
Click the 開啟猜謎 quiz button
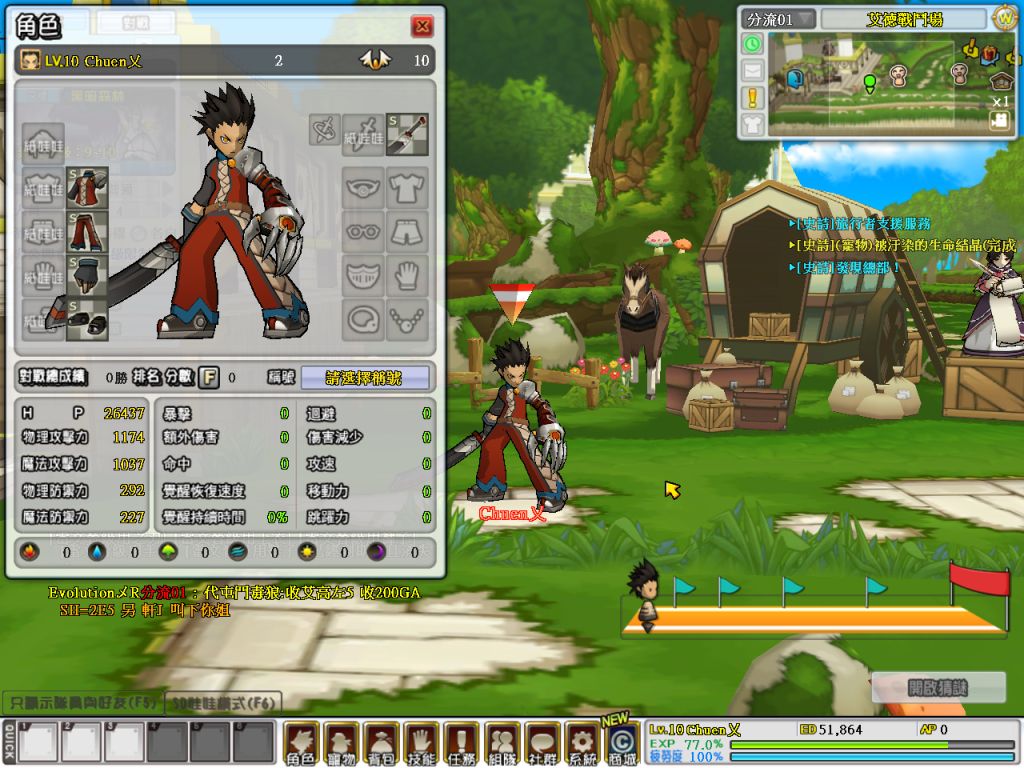pyautogui.click(x=939, y=688)
